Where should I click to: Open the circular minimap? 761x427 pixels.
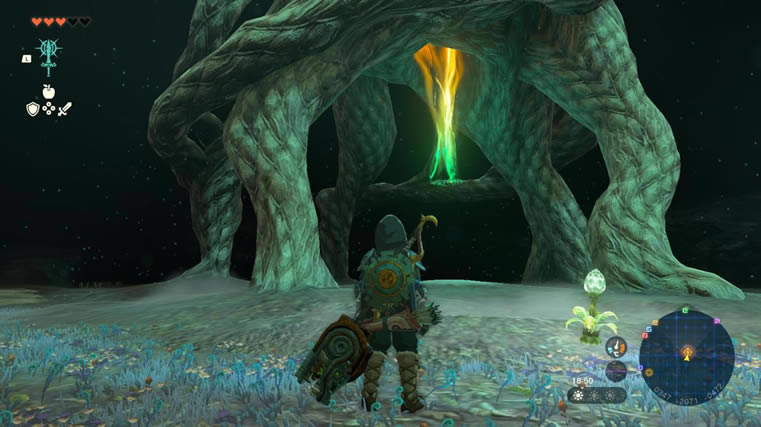686,355
